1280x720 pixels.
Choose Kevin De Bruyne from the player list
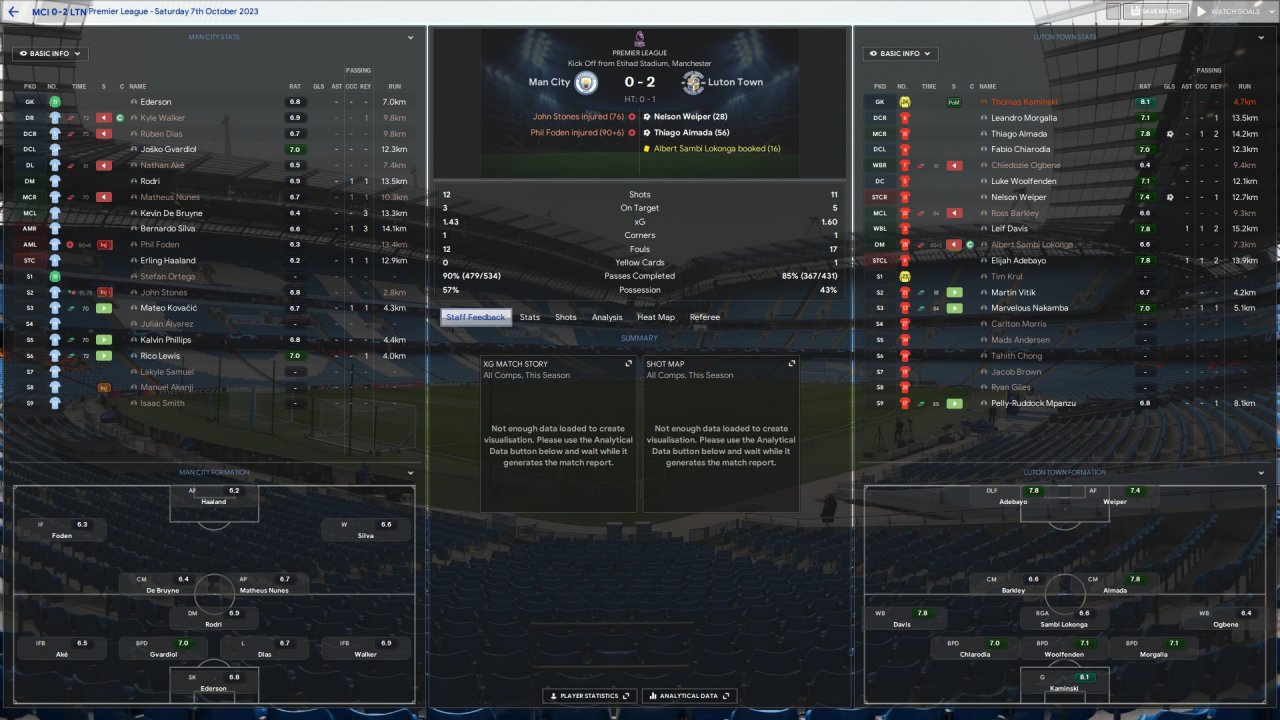172,213
